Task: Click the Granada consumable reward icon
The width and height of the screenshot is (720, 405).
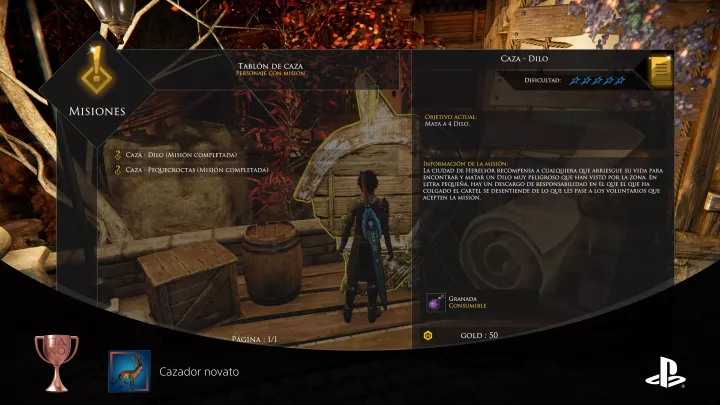Action: [x=435, y=303]
